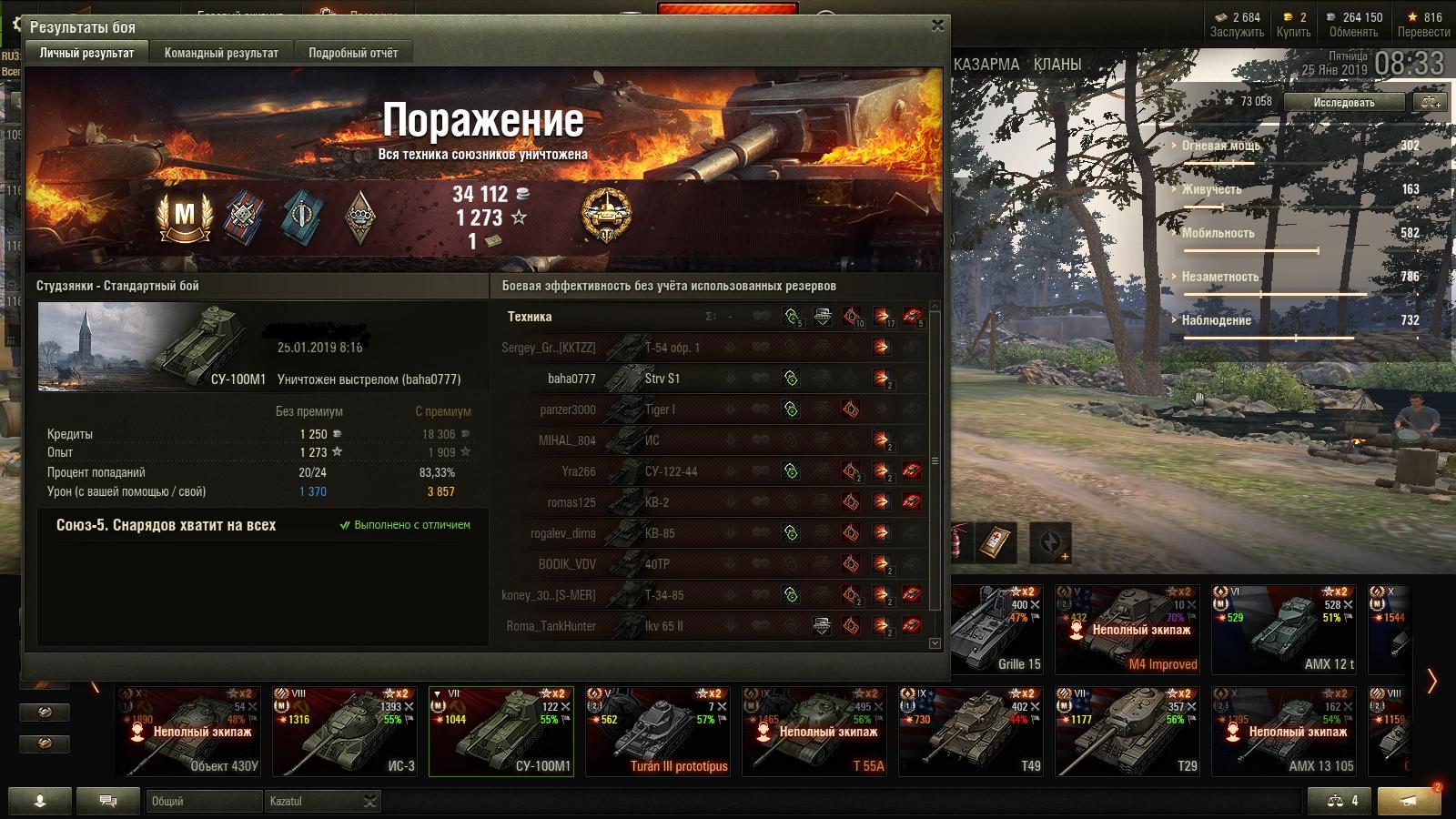This screenshot has width=1456, height=819.
Task: Open the contacts list icon bottom-left
Action: coord(38,801)
